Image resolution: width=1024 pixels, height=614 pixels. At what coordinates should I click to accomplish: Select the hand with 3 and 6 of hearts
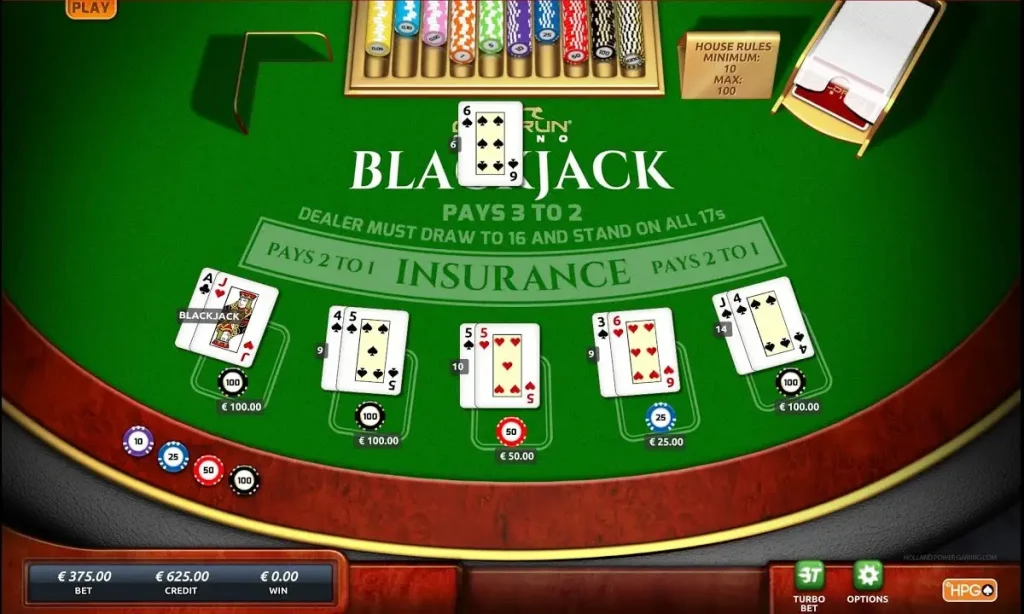coord(637,352)
